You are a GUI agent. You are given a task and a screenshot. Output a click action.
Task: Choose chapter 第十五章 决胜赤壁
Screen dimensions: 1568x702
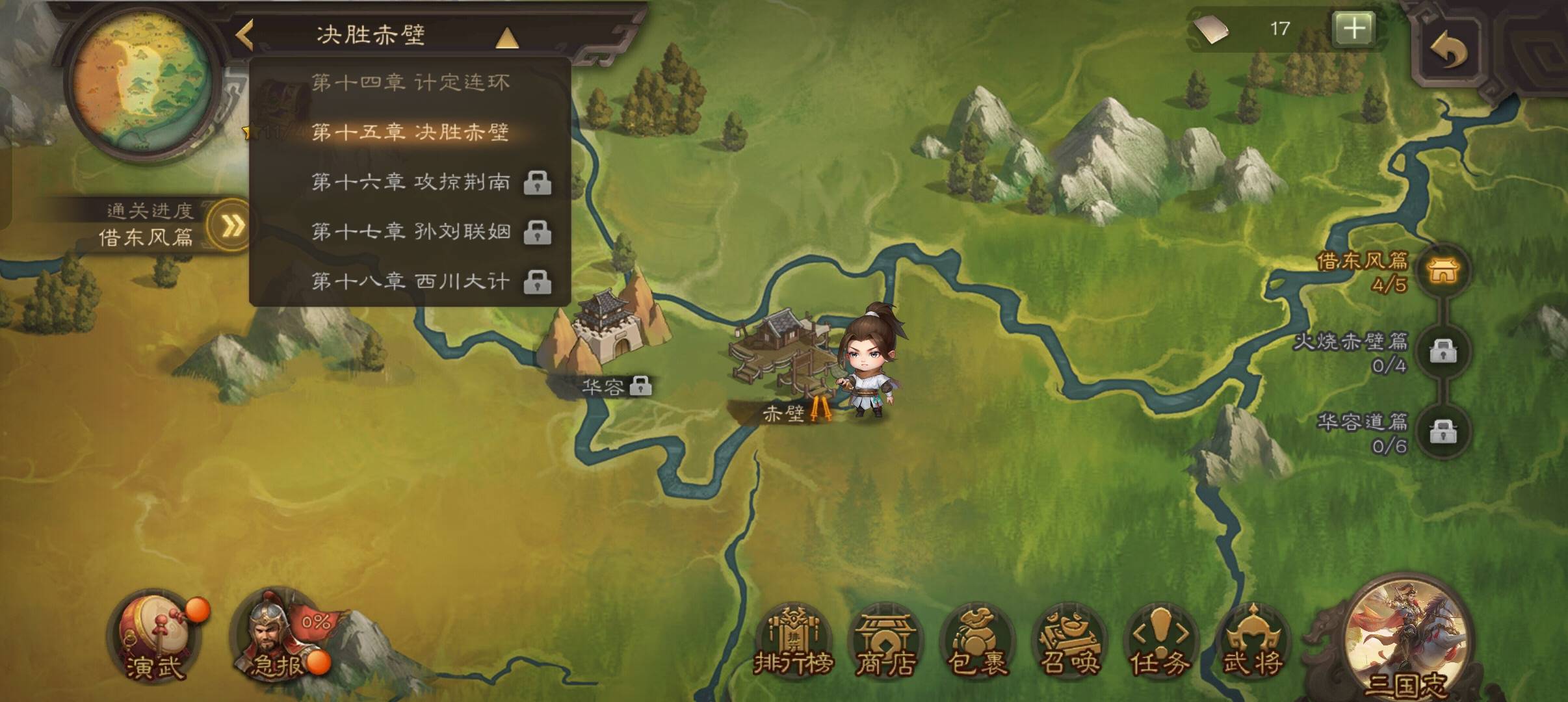tap(410, 133)
